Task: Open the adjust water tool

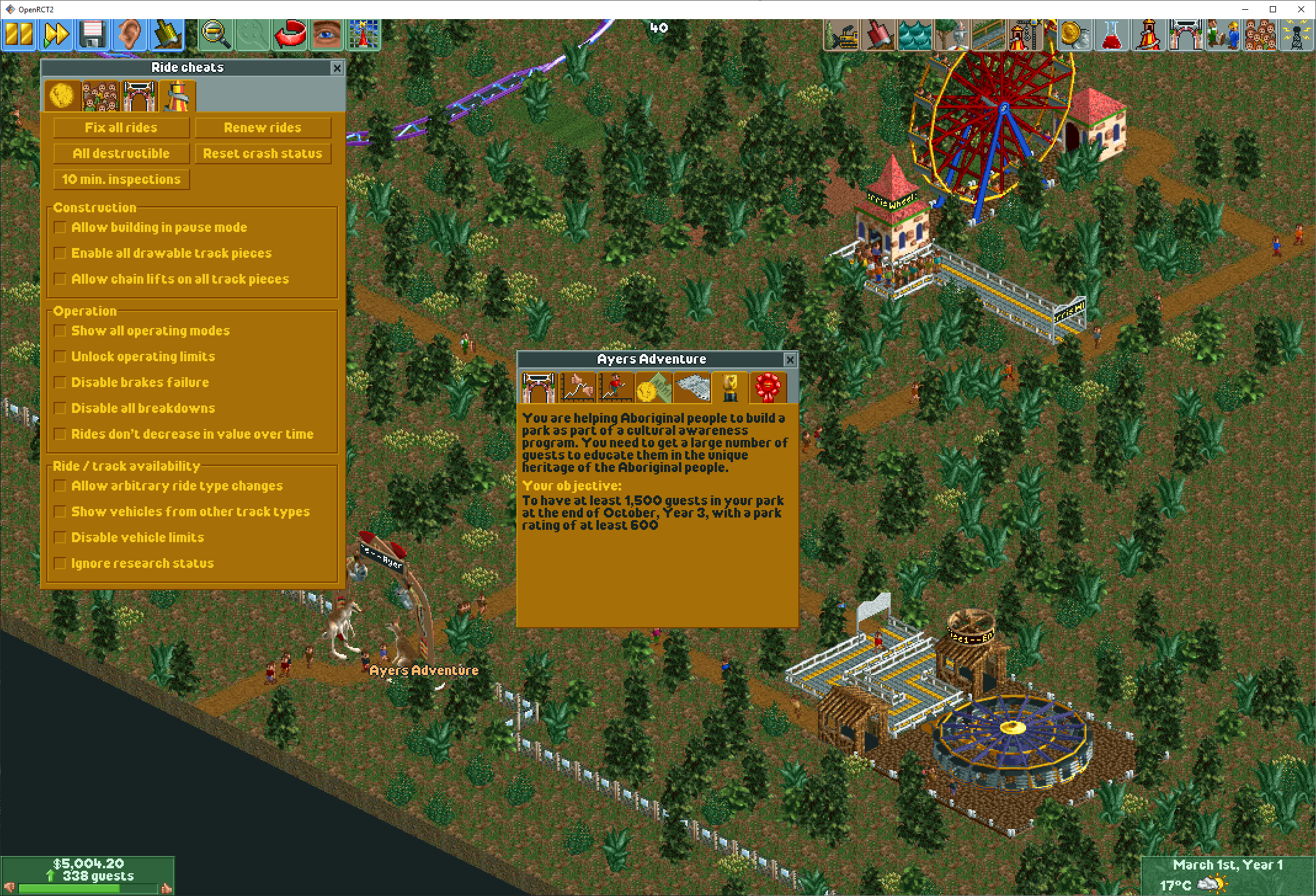Action: pos(915,34)
